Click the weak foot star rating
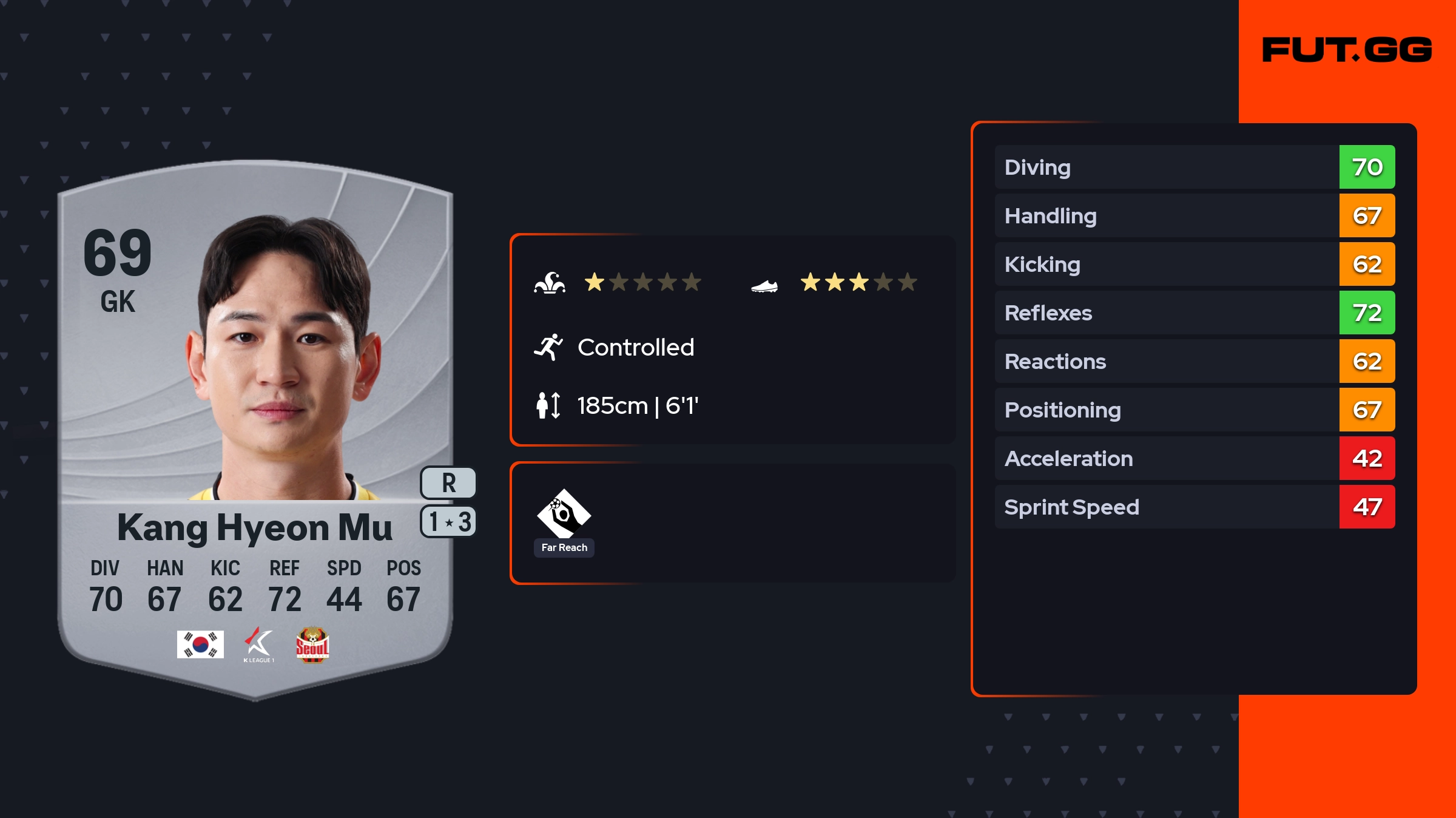The image size is (1456, 818). 858,282
